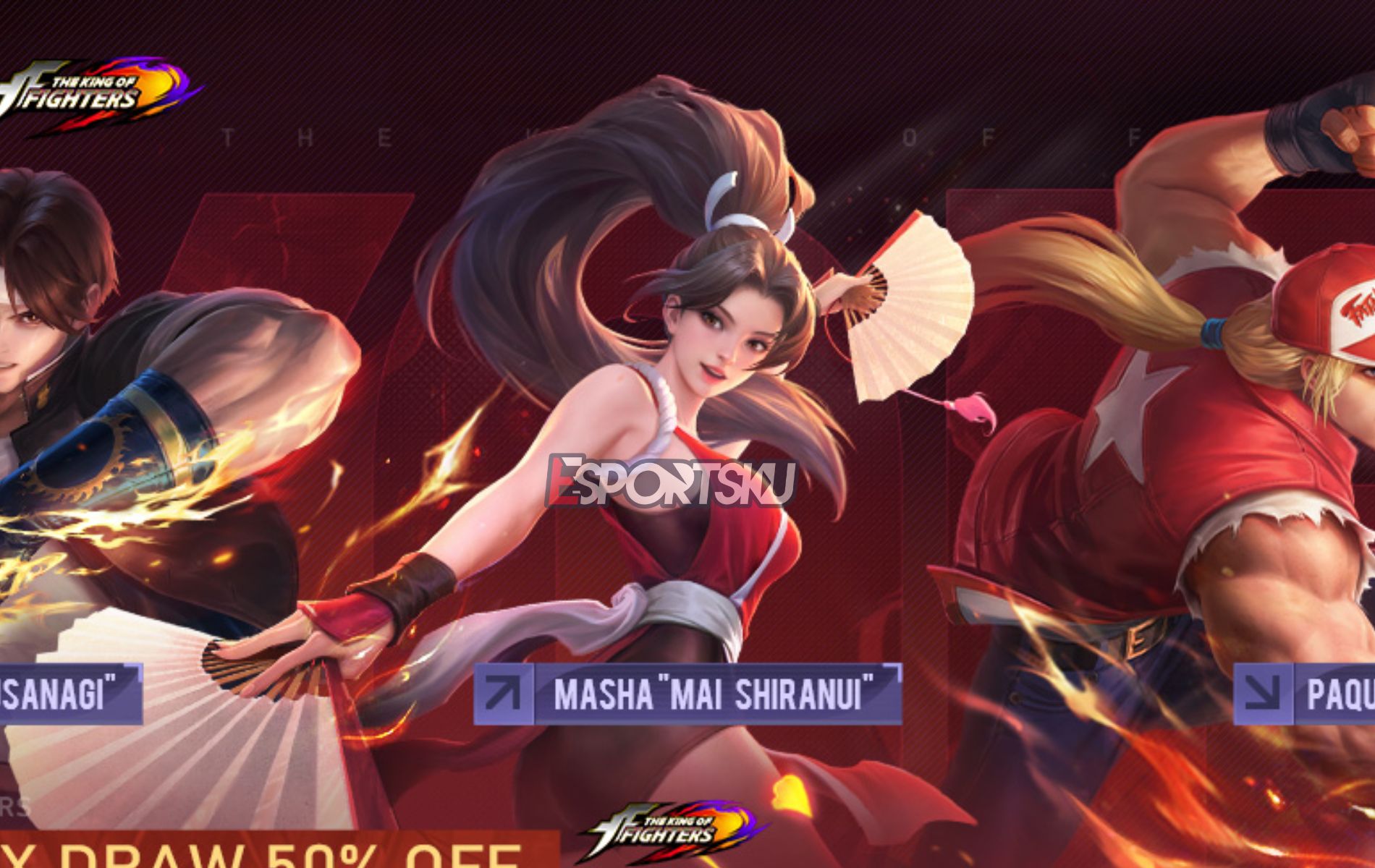
Task: Click the X DRAW 50% OFF promo banner
Action: 217,854
